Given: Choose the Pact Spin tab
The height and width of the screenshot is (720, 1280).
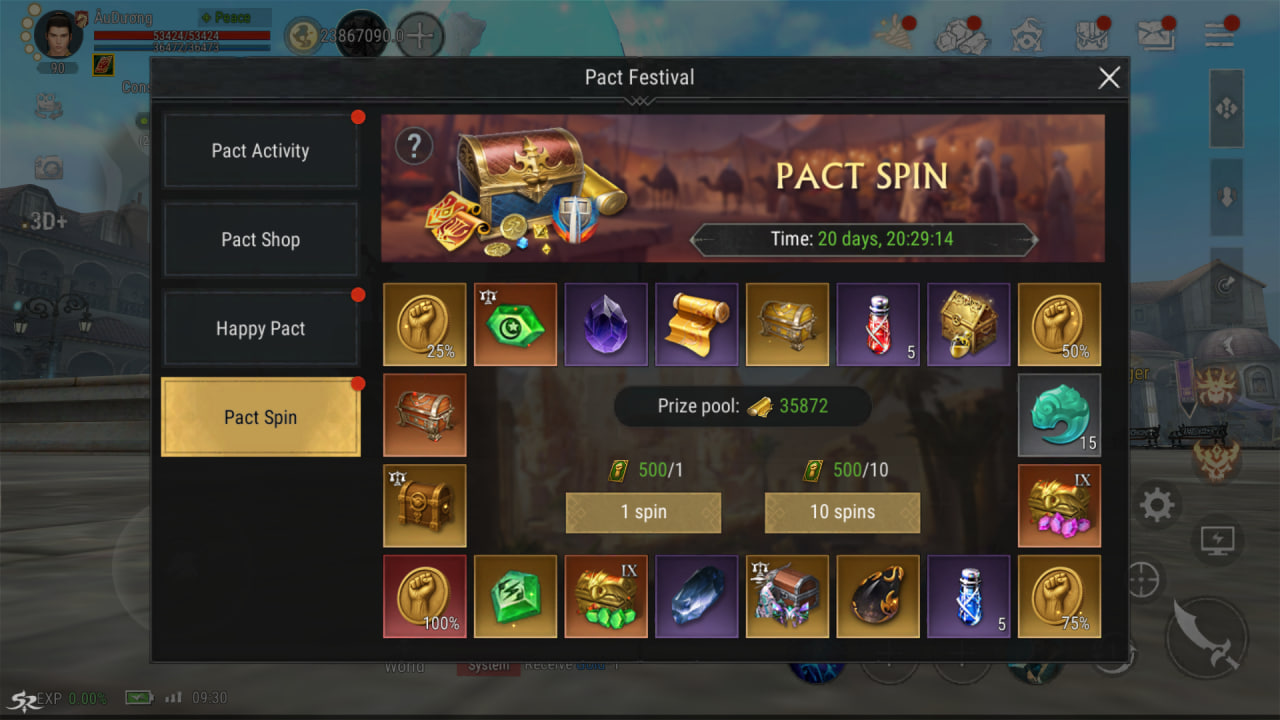Looking at the screenshot, I should pyautogui.click(x=260, y=418).
